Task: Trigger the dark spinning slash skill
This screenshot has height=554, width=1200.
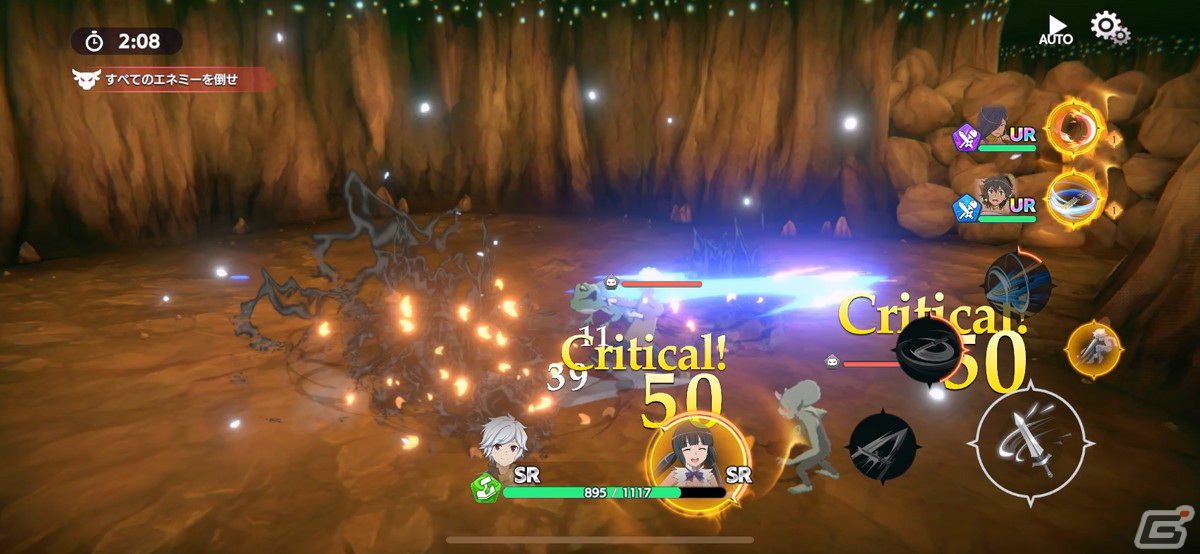Action: (x=930, y=351)
